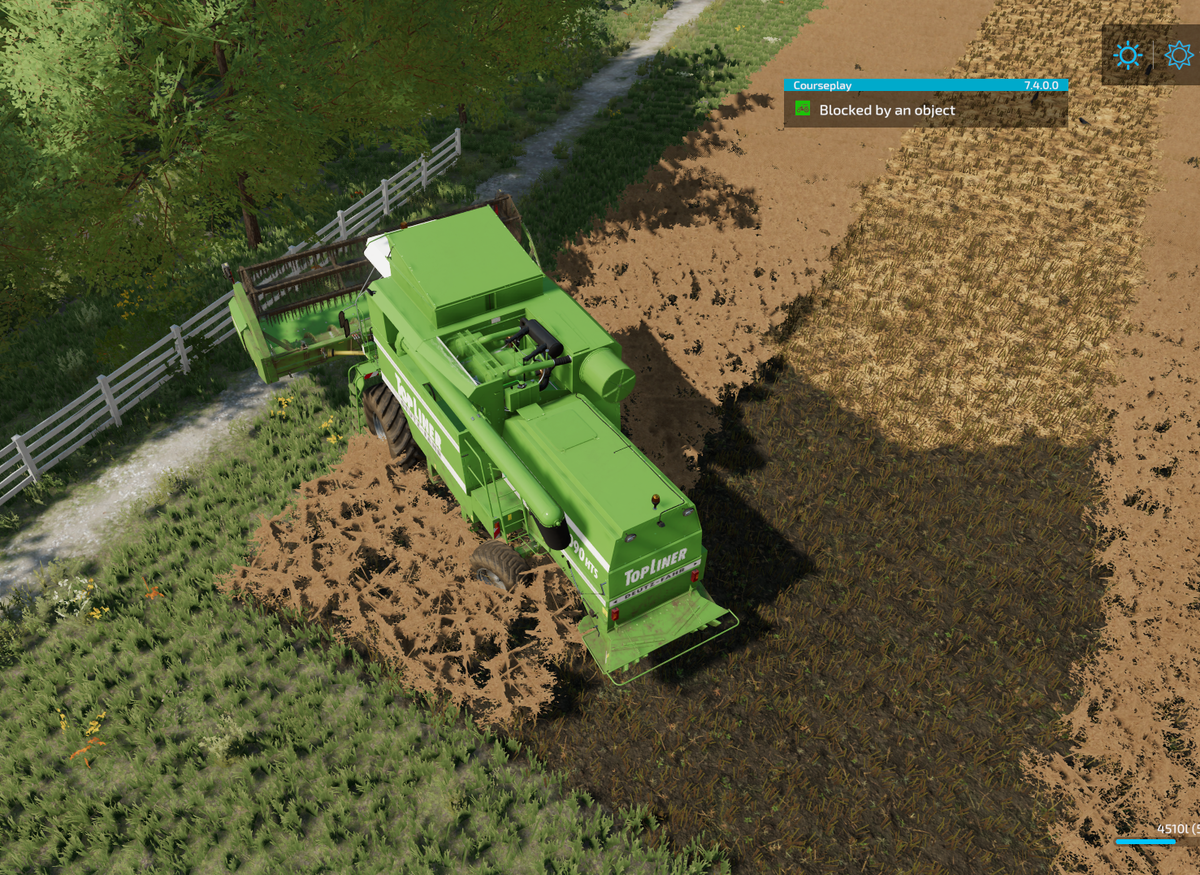Click the spiky sun forecast icon
This screenshot has height=875, width=1200.
pos(1179,55)
